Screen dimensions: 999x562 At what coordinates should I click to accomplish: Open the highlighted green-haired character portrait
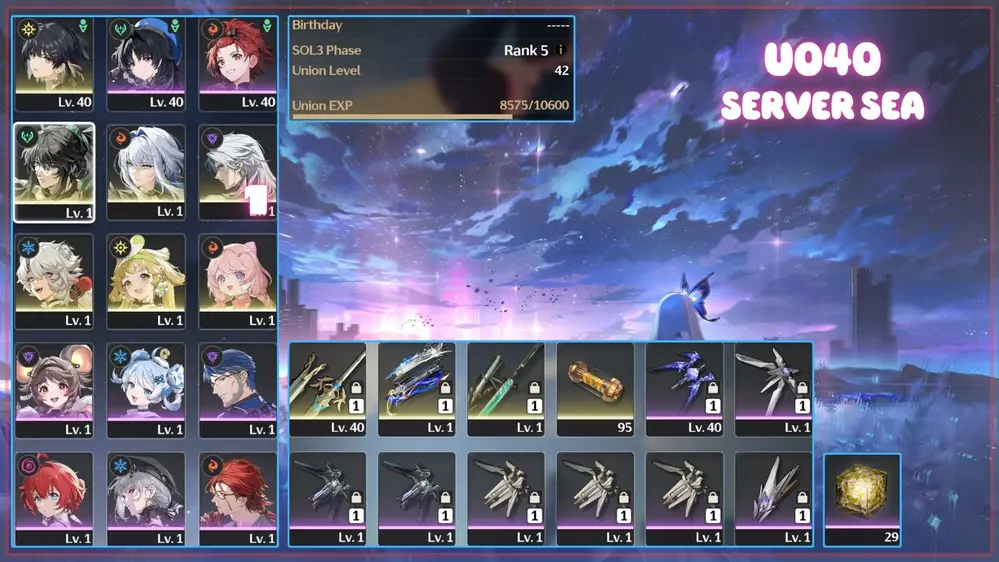54,171
